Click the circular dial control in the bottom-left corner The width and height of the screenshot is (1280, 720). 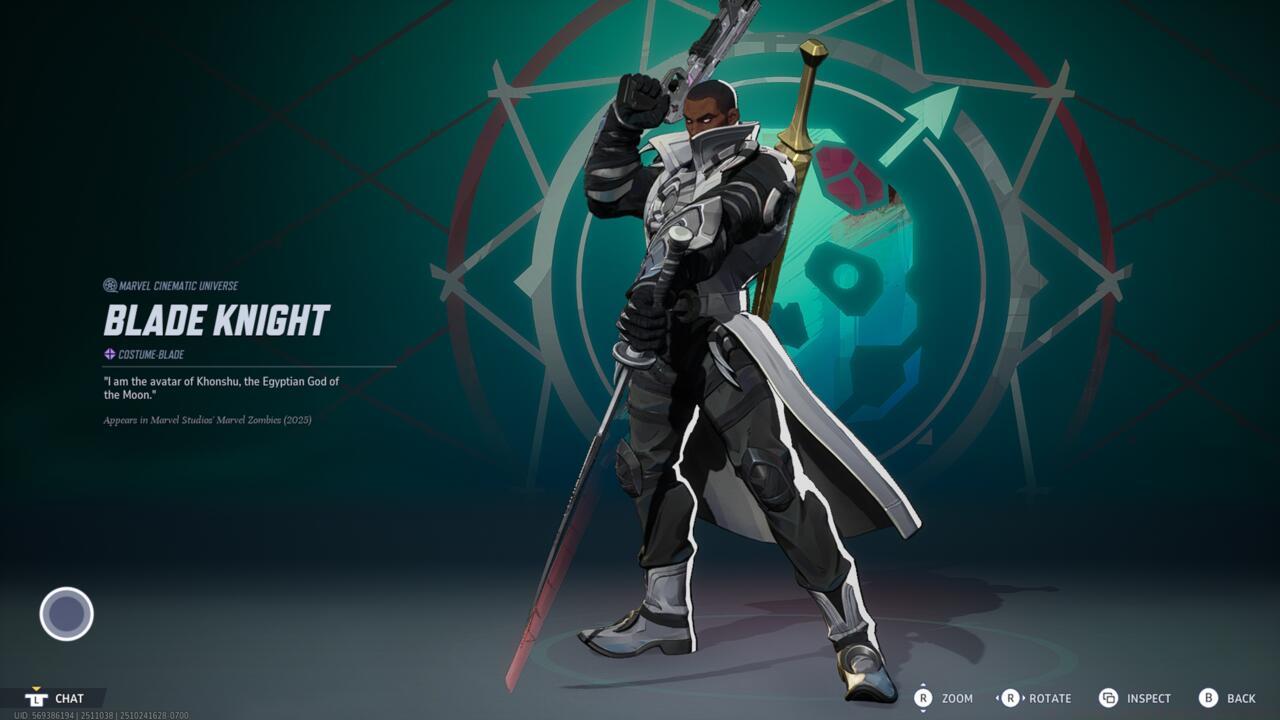pyautogui.click(x=64, y=615)
